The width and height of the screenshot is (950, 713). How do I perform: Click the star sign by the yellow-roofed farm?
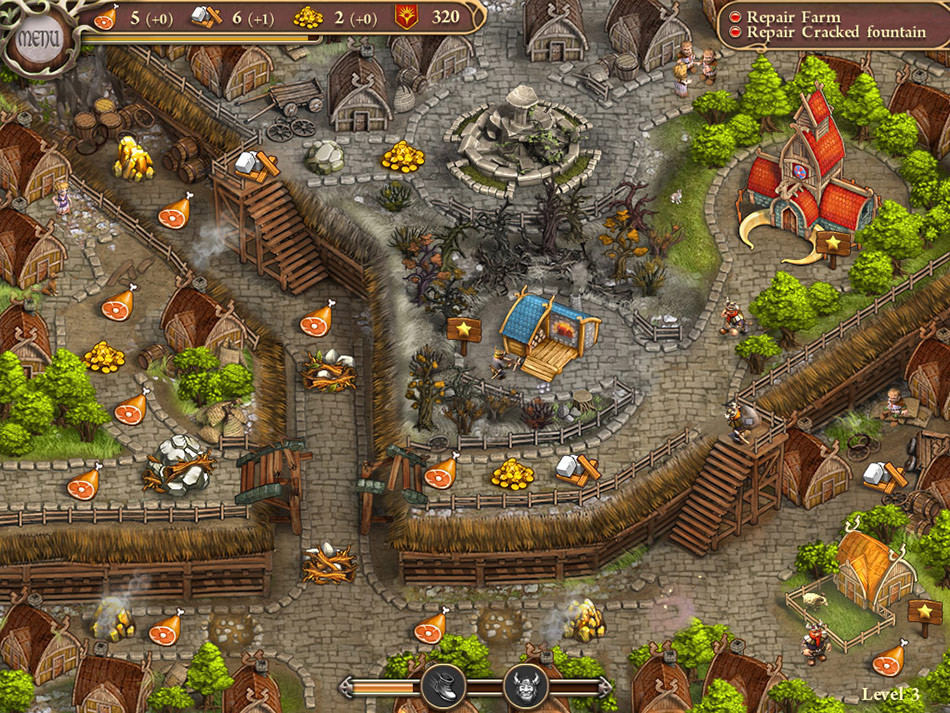point(924,609)
